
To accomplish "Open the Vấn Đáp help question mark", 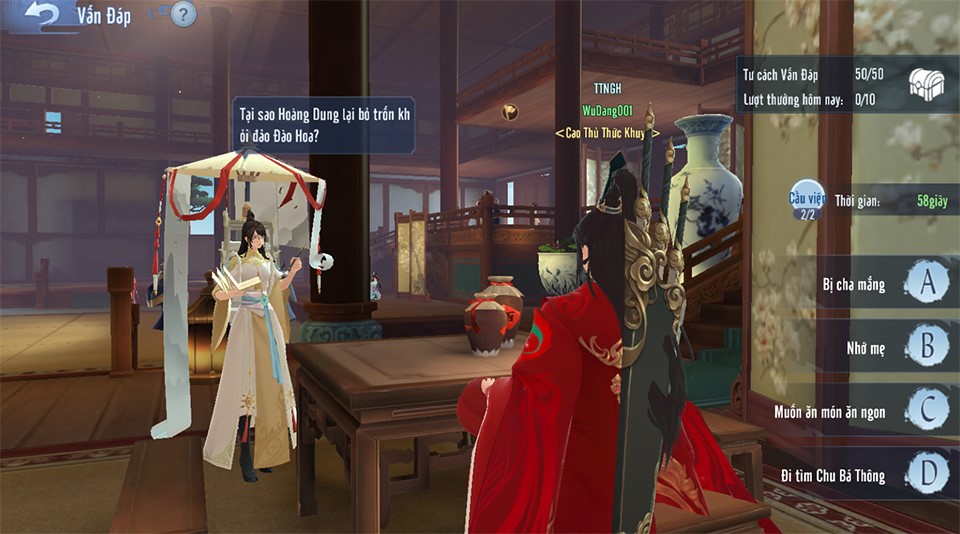I will [x=183, y=14].
